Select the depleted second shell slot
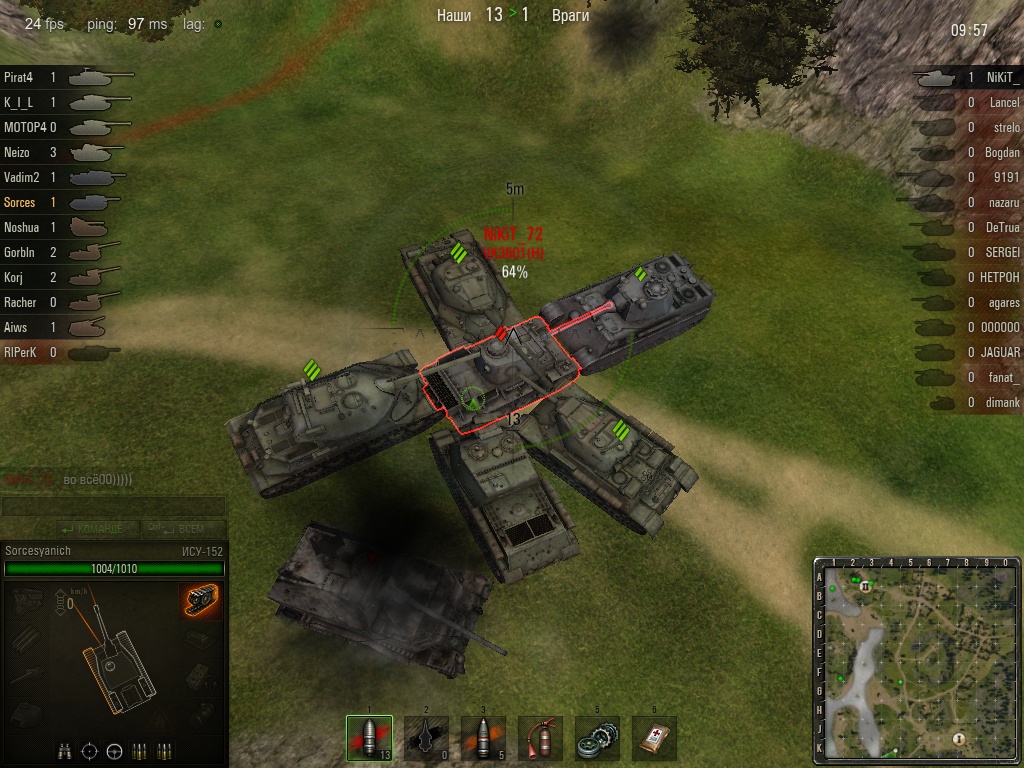 tap(426, 738)
